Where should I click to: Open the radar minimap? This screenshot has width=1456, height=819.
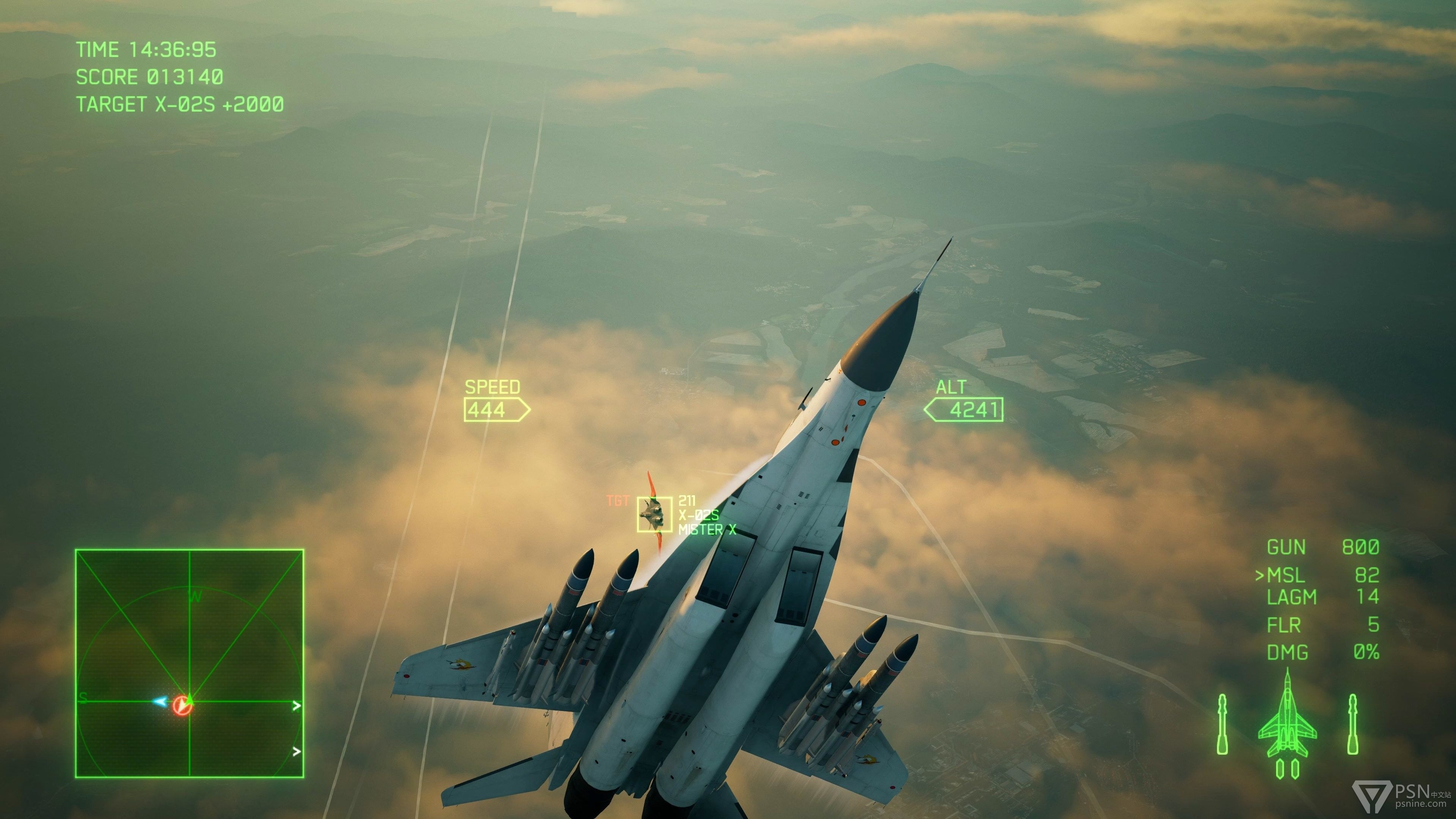(189, 663)
